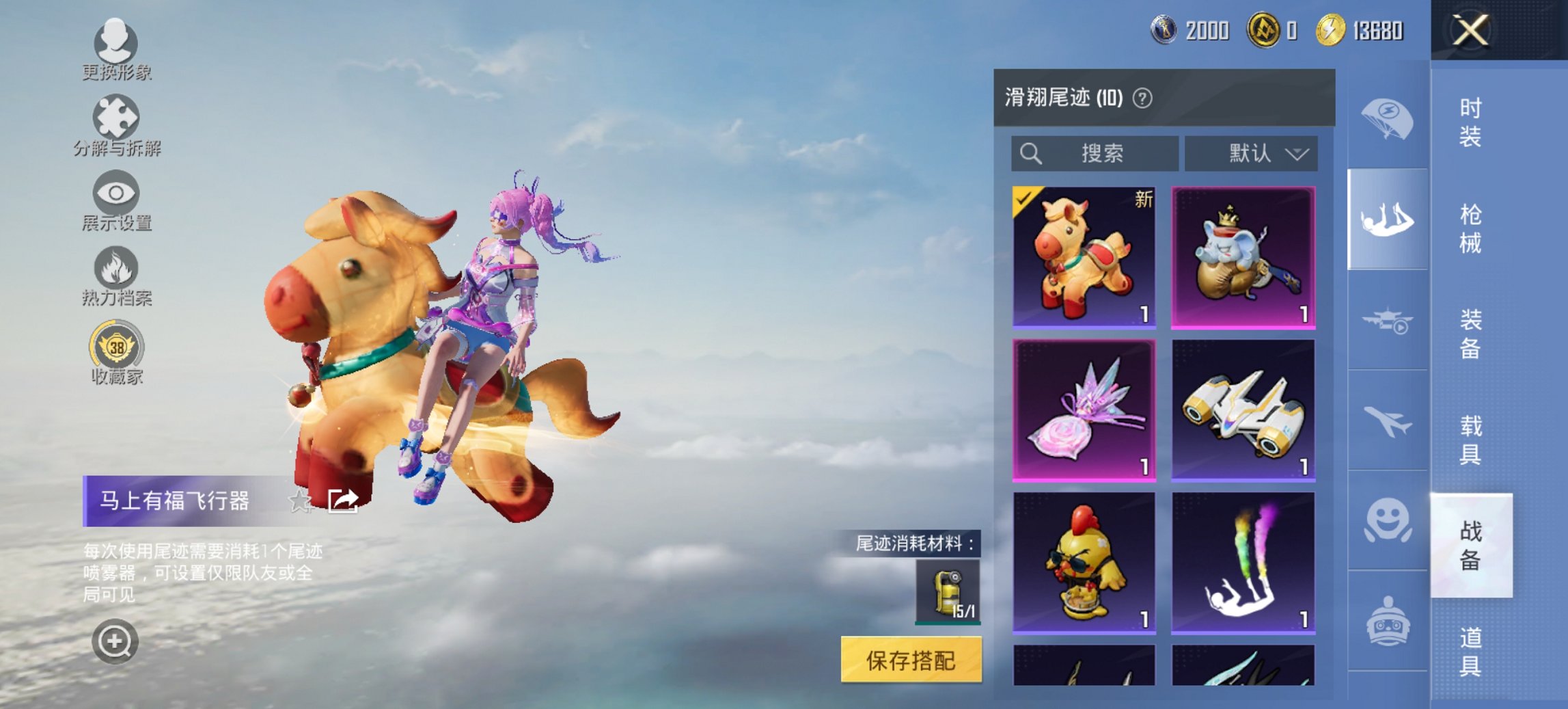Tap the share icon next to the star
1568x709 pixels.
click(x=344, y=500)
